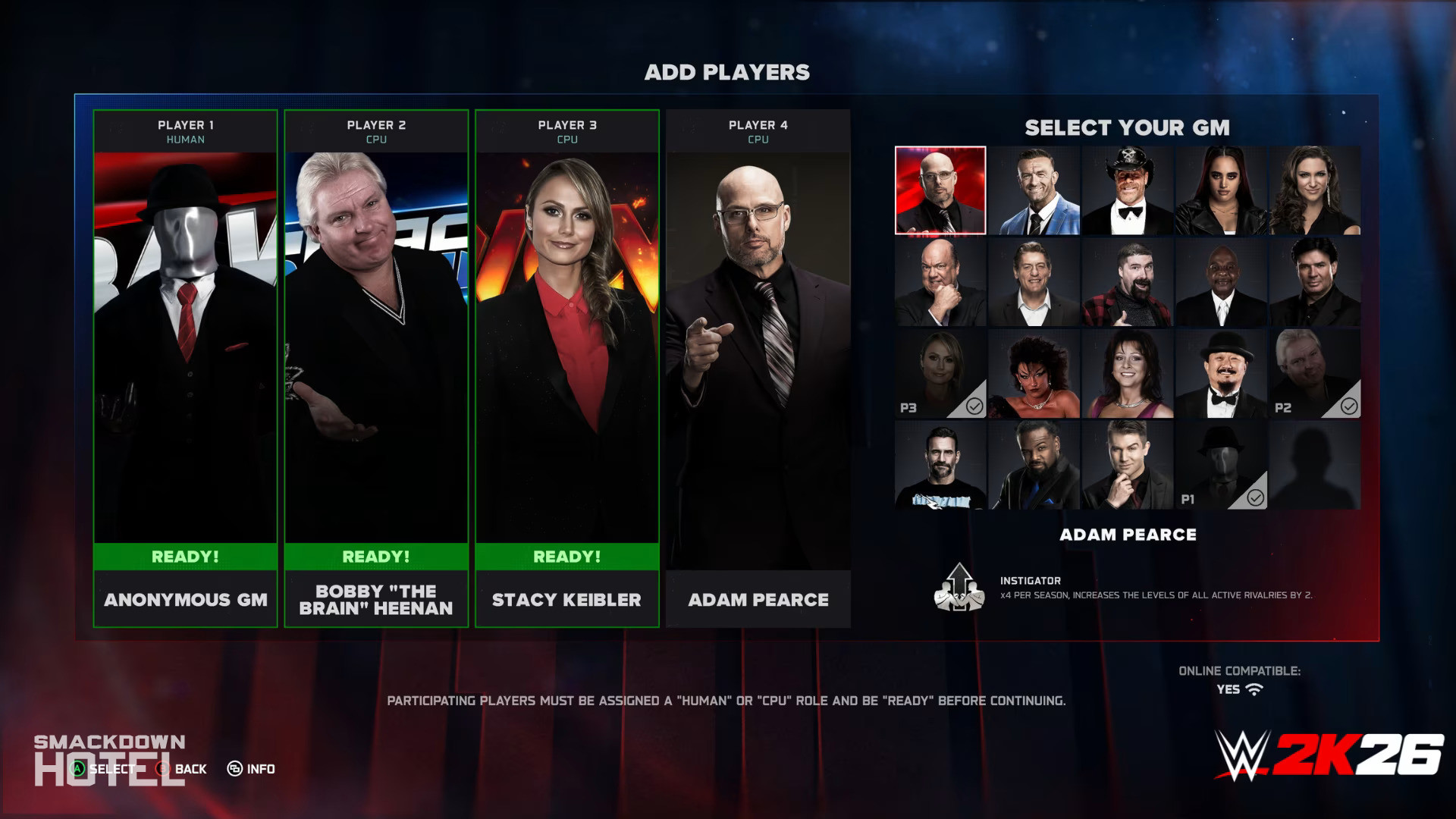Screen dimensions: 1456x819
Task: Choose the GM in the blue suit jacket
Action: click(x=1034, y=190)
